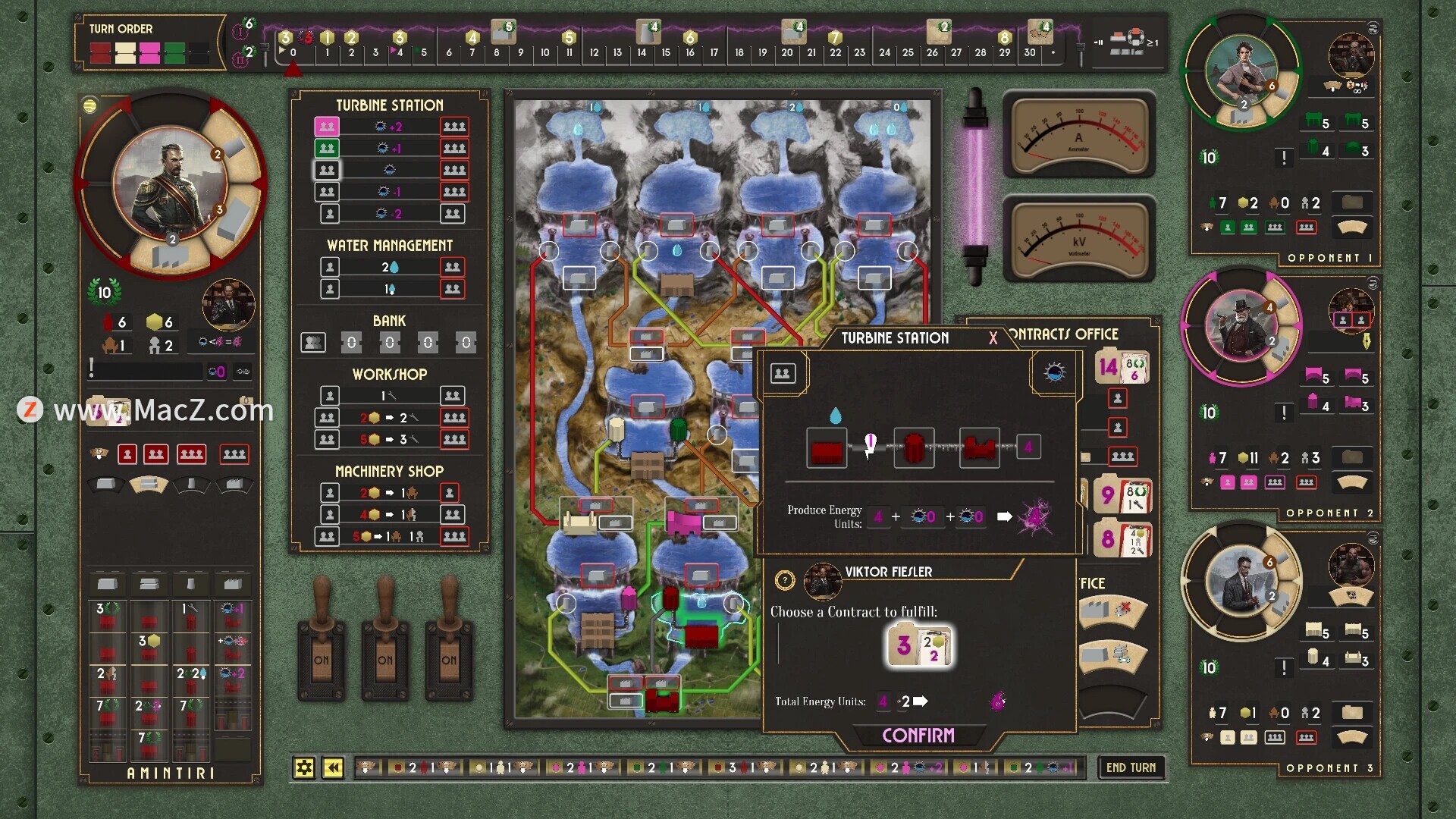The image size is (1456, 819).
Task: Choose Water Management two-drops action
Action: click(390, 267)
